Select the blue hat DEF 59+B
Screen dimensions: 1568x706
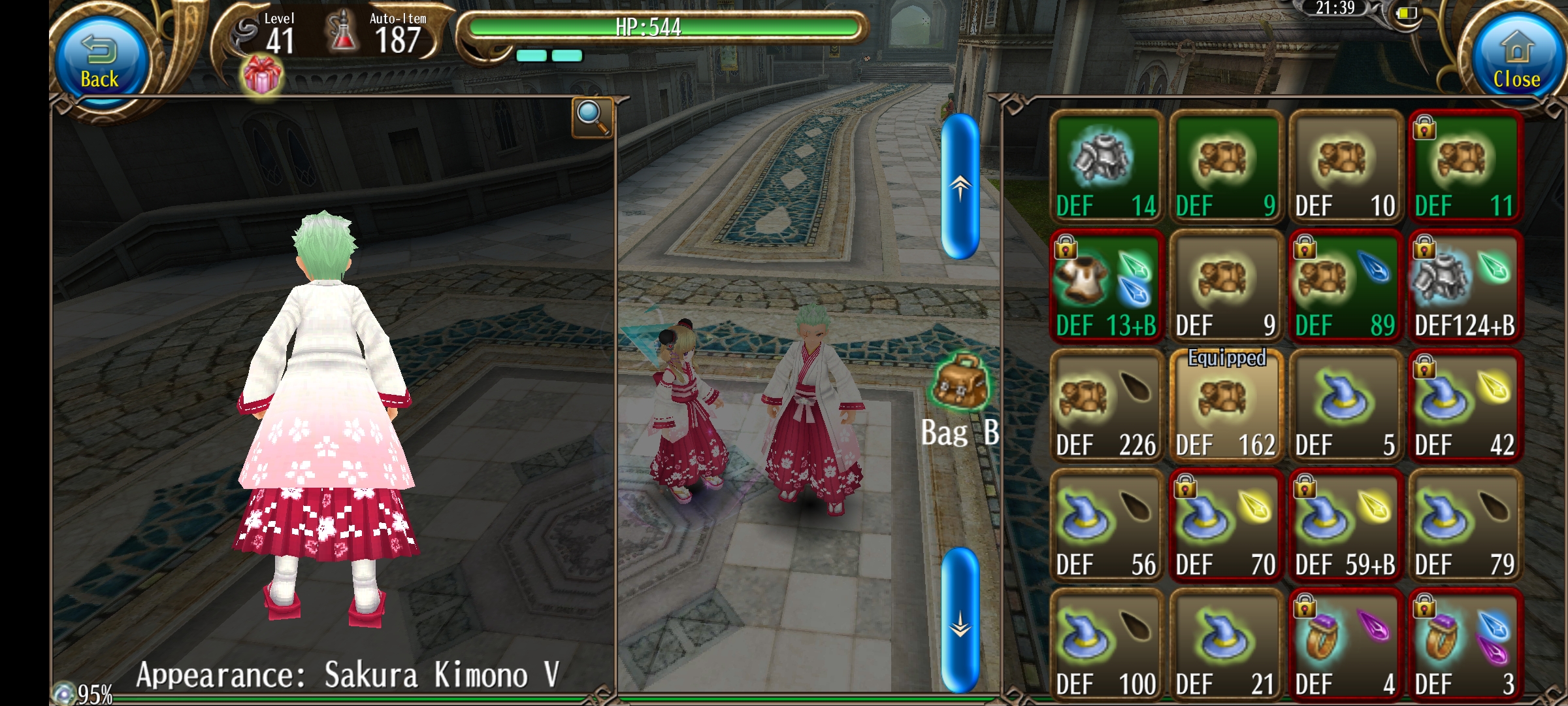[x=1346, y=526]
